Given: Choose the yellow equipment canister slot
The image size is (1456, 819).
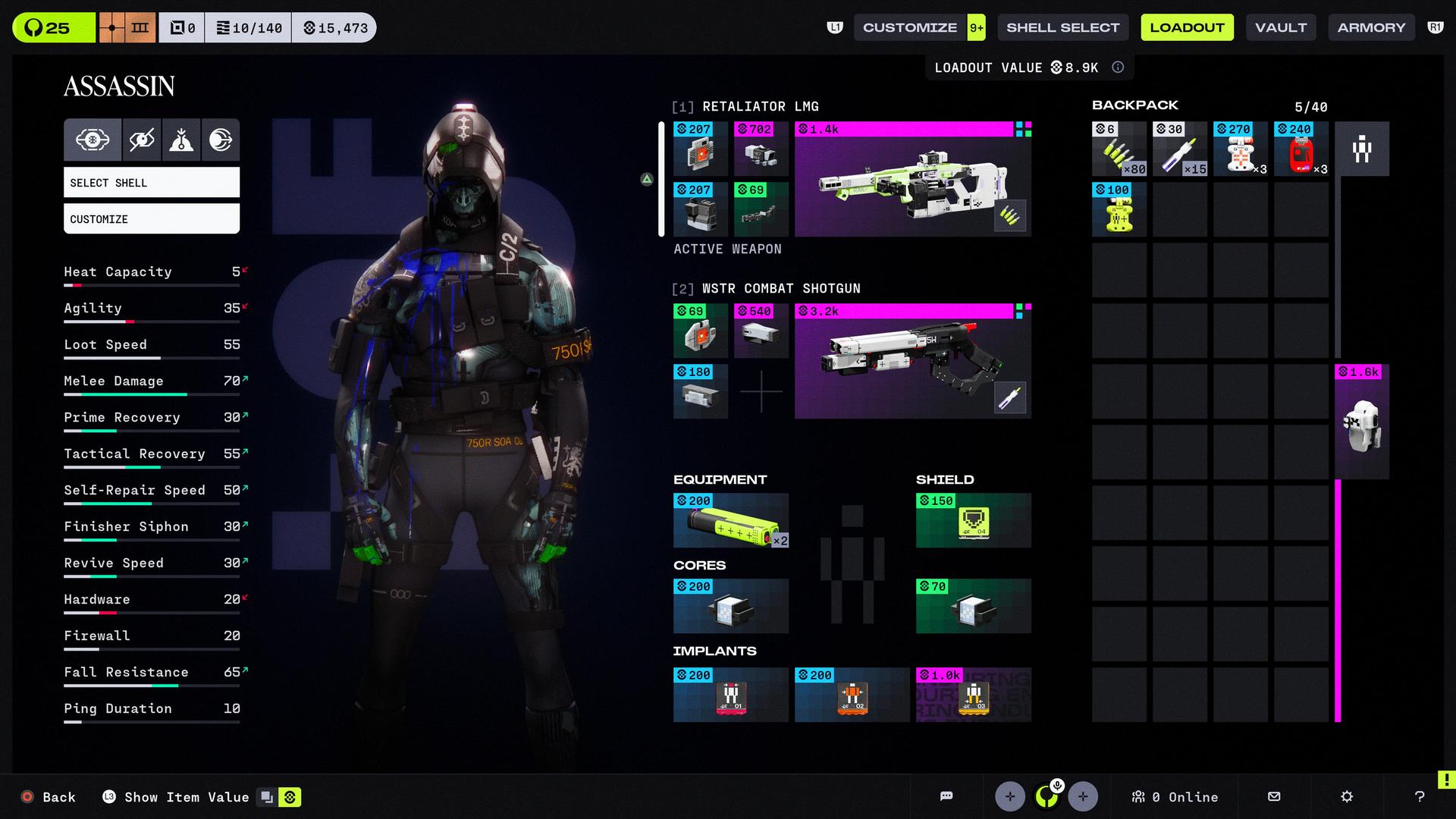Looking at the screenshot, I should (731, 521).
